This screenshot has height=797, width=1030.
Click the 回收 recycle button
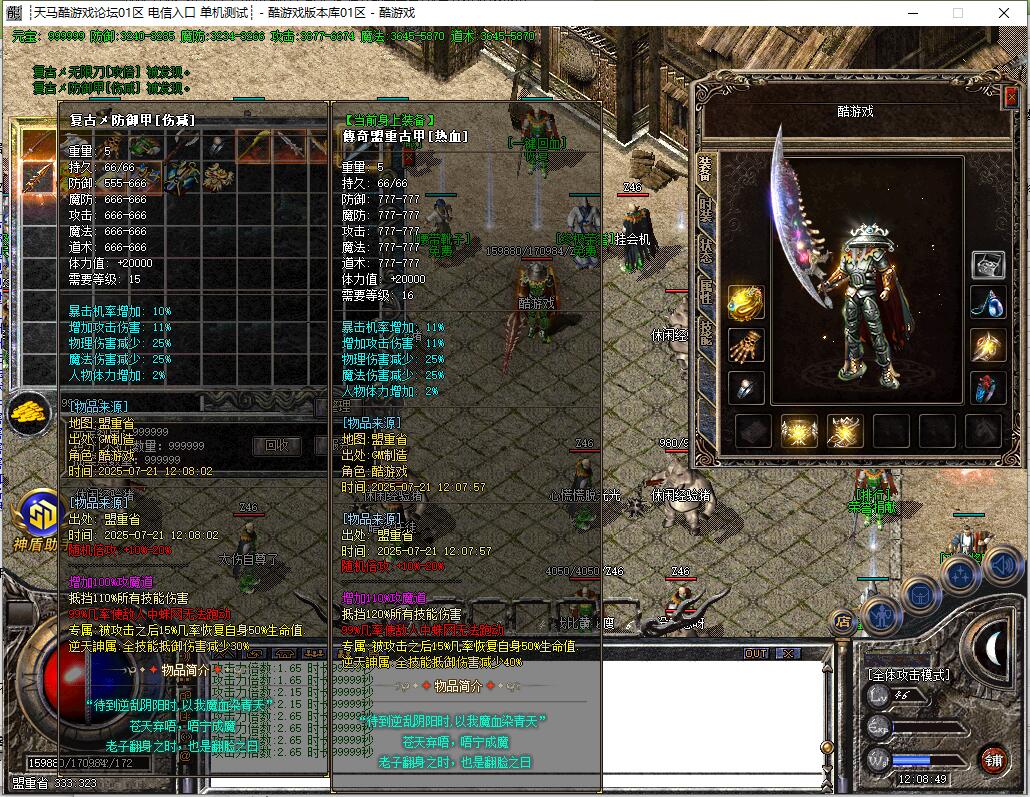[x=277, y=445]
